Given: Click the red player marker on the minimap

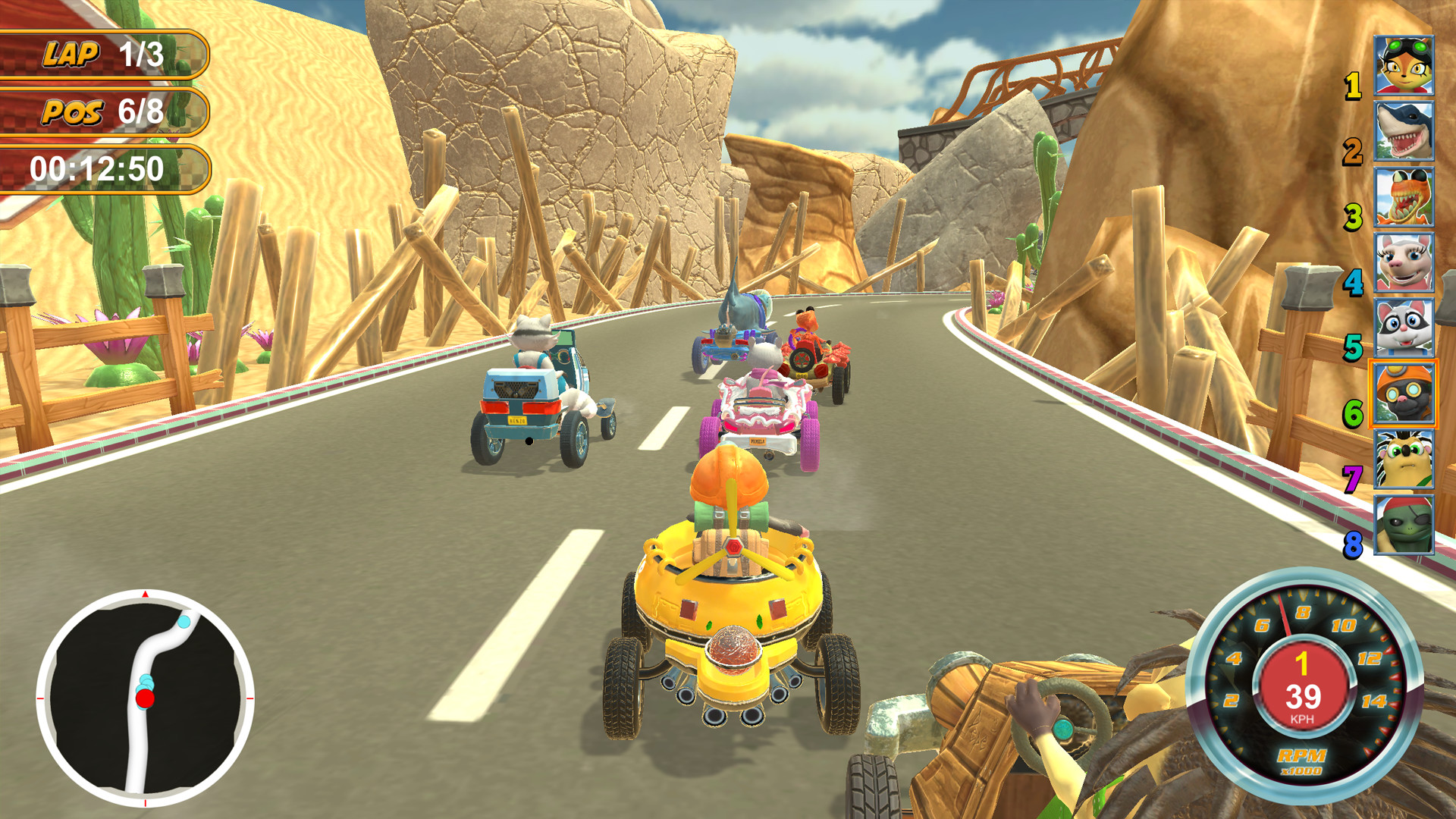Looking at the screenshot, I should (x=144, y=697).
